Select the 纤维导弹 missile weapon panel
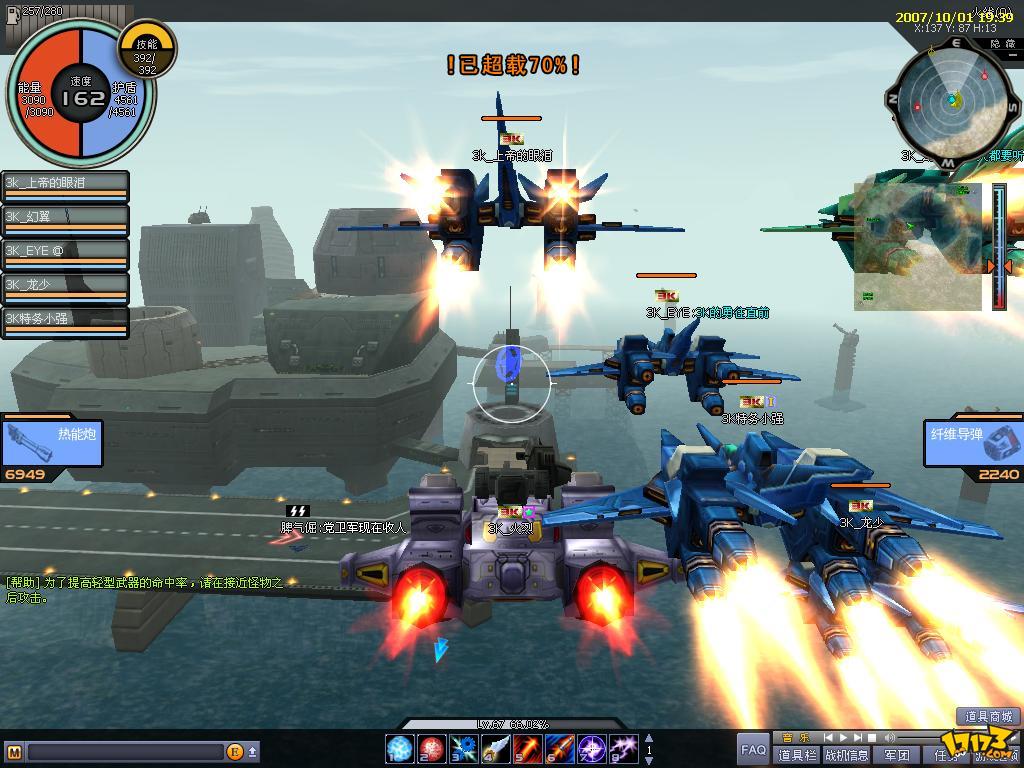Screen dimensions: 1024x768 click(x=972, y=442)
